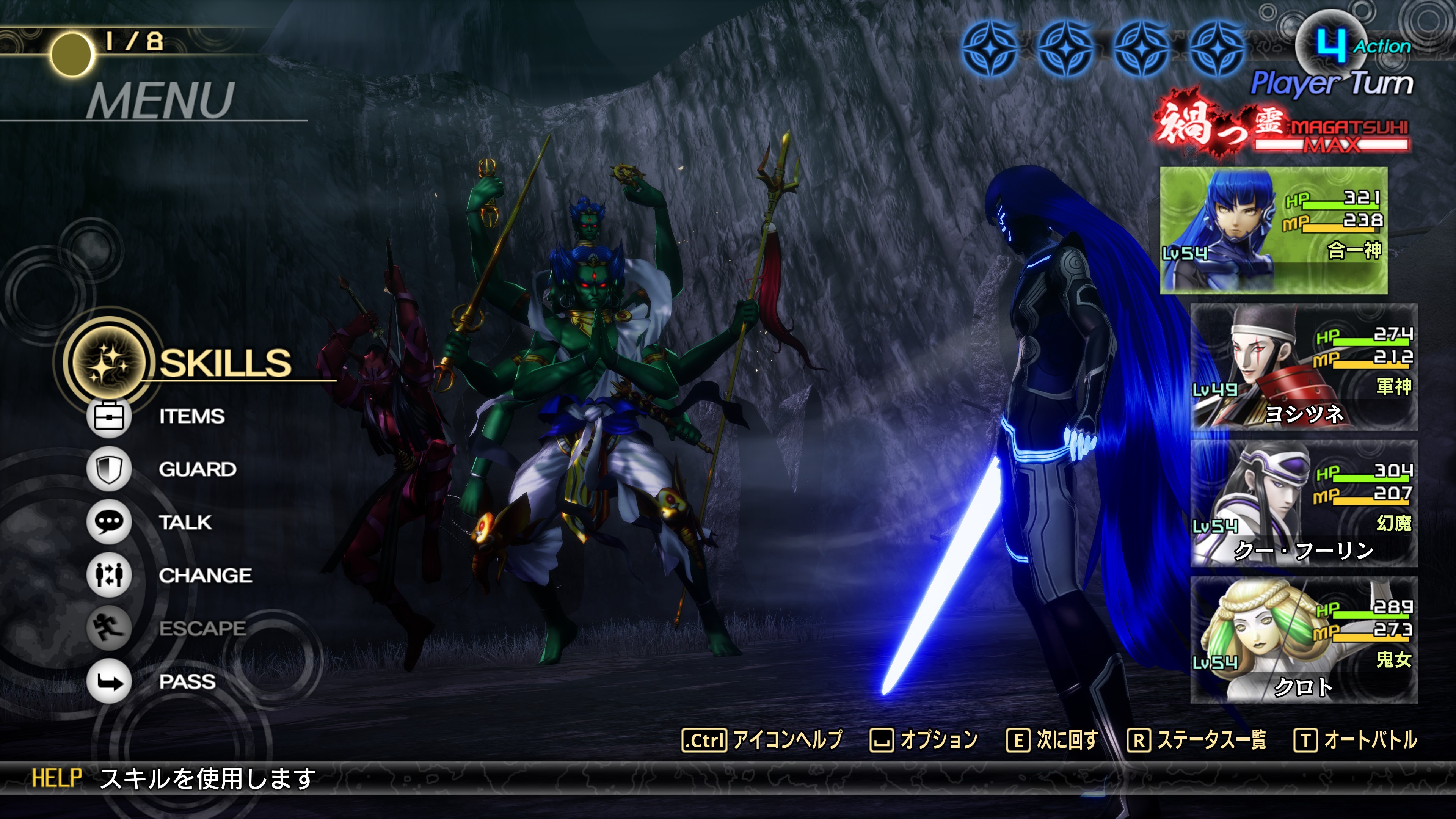
Task: Select PASS to skip the turn
Action: click(187, 682)
